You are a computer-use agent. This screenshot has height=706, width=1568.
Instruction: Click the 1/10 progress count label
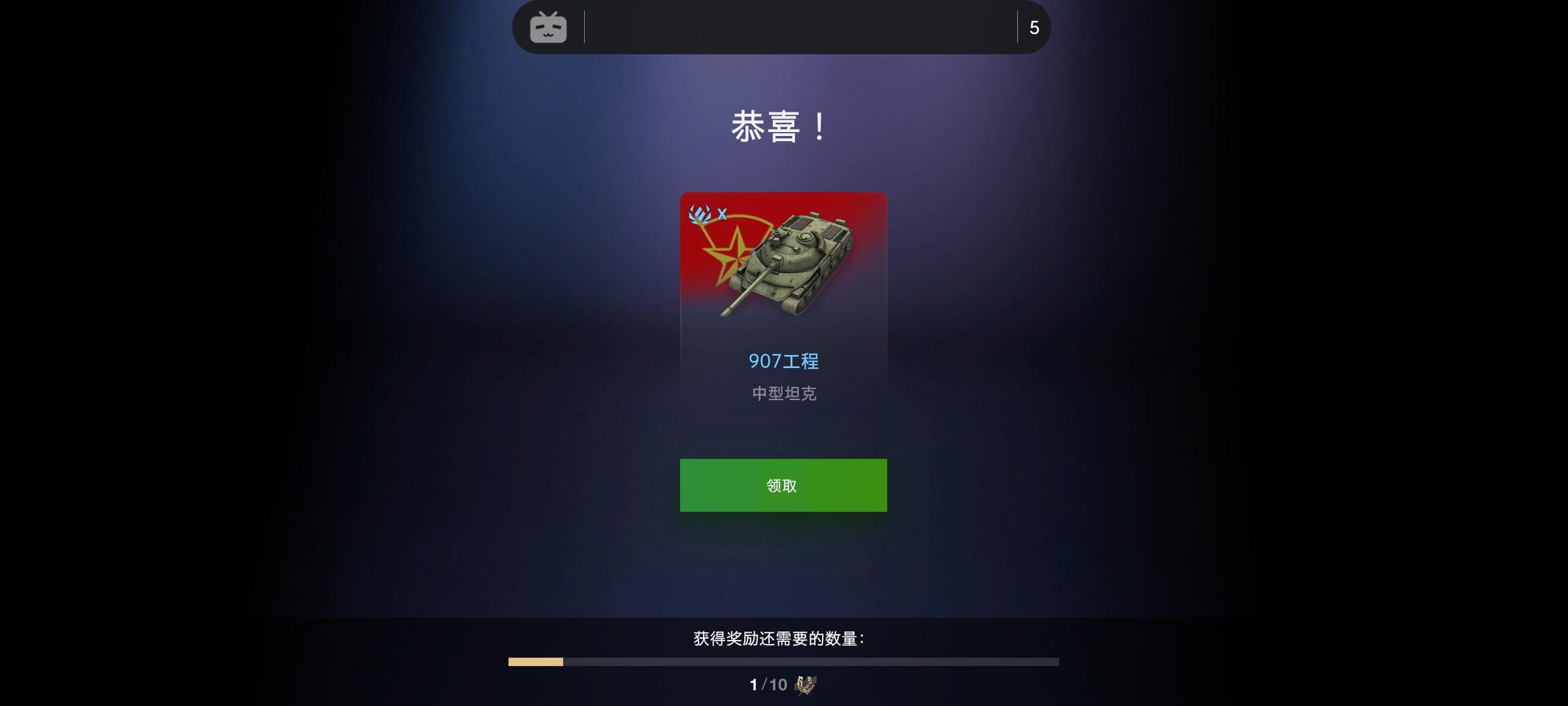(x=764, y=685)
